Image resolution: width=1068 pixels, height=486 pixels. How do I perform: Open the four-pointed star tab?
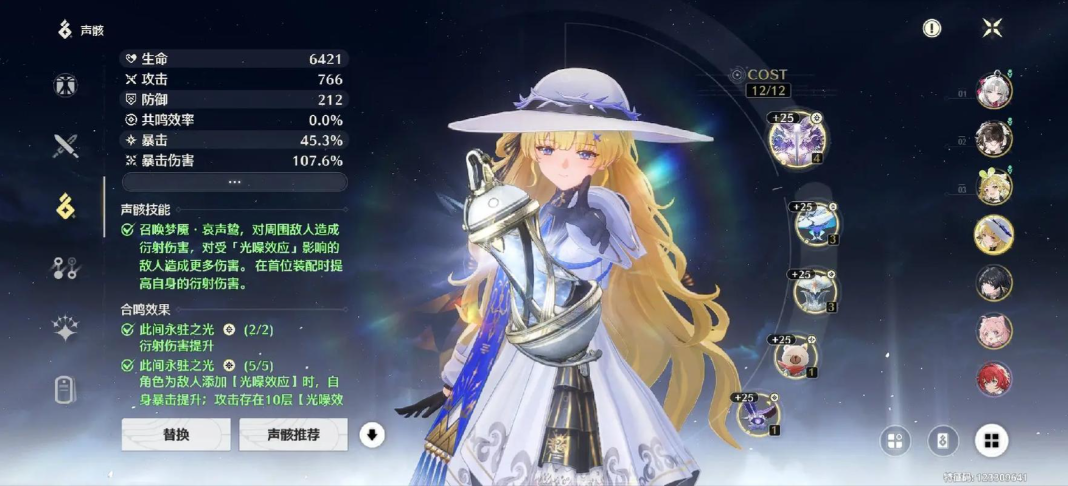point(66,329)
